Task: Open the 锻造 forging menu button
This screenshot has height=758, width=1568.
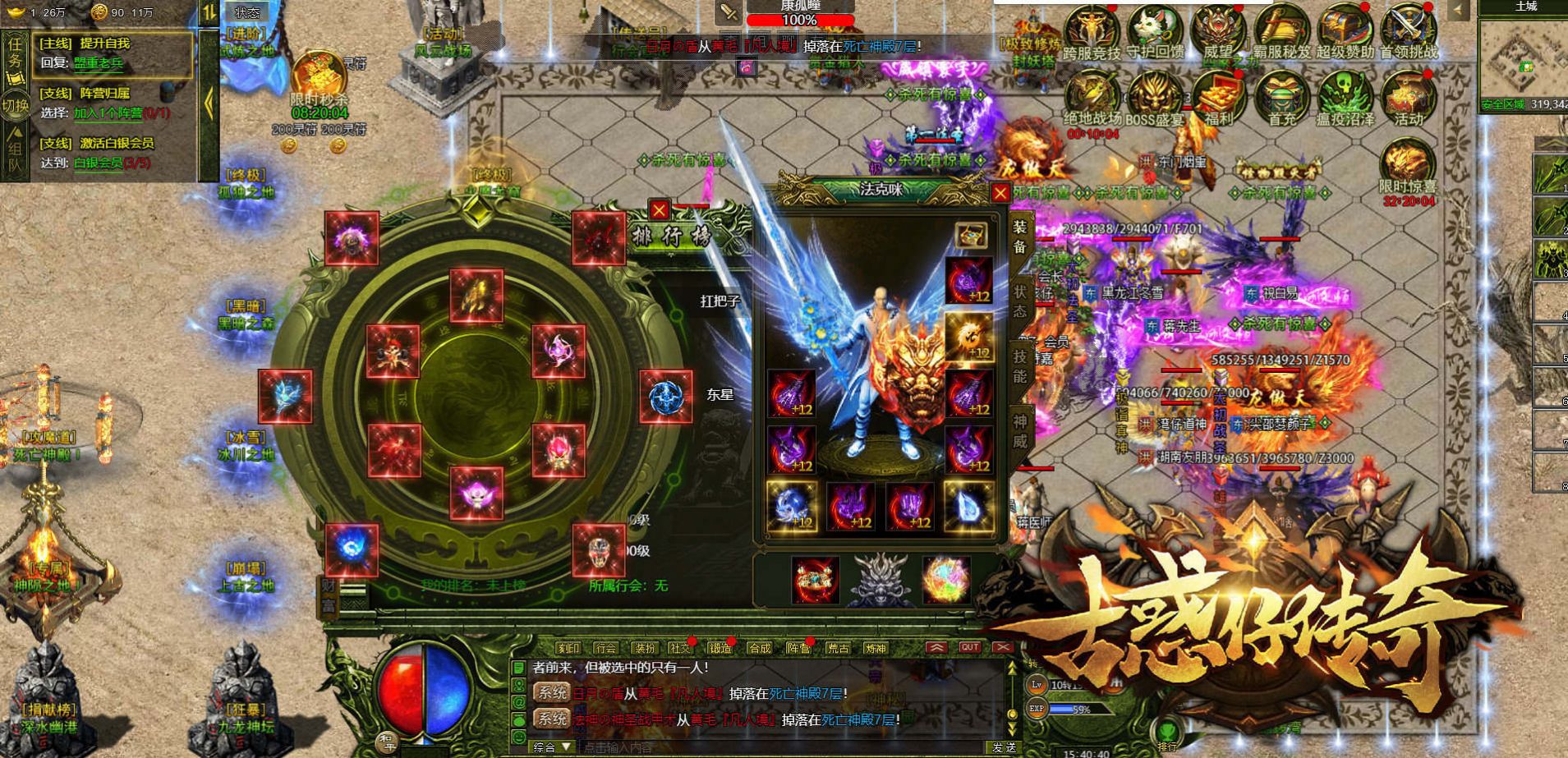Action: click(x=720, y=648)
